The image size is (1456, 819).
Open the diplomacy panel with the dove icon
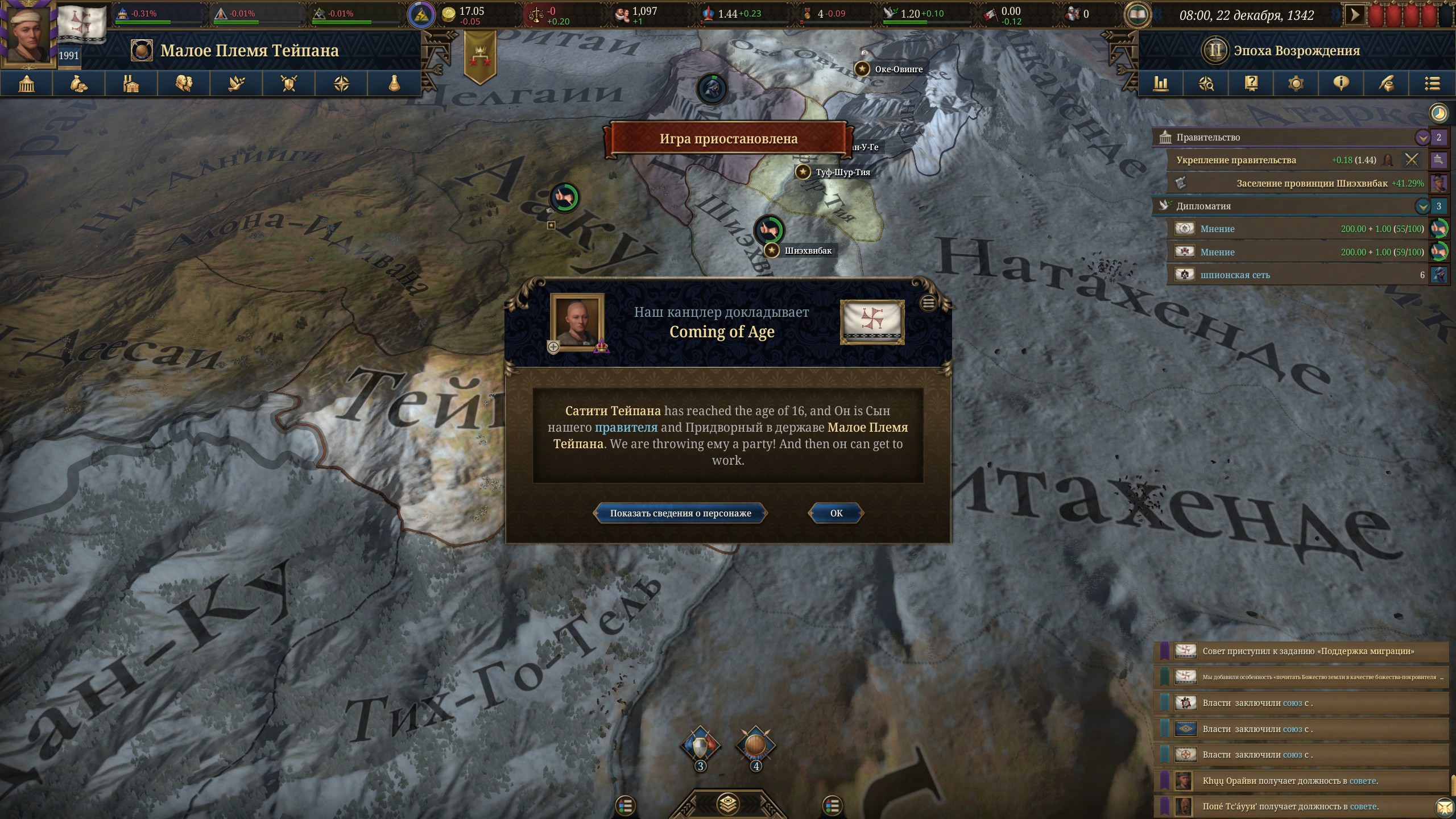pyautogui.click(x=237, y=84)
